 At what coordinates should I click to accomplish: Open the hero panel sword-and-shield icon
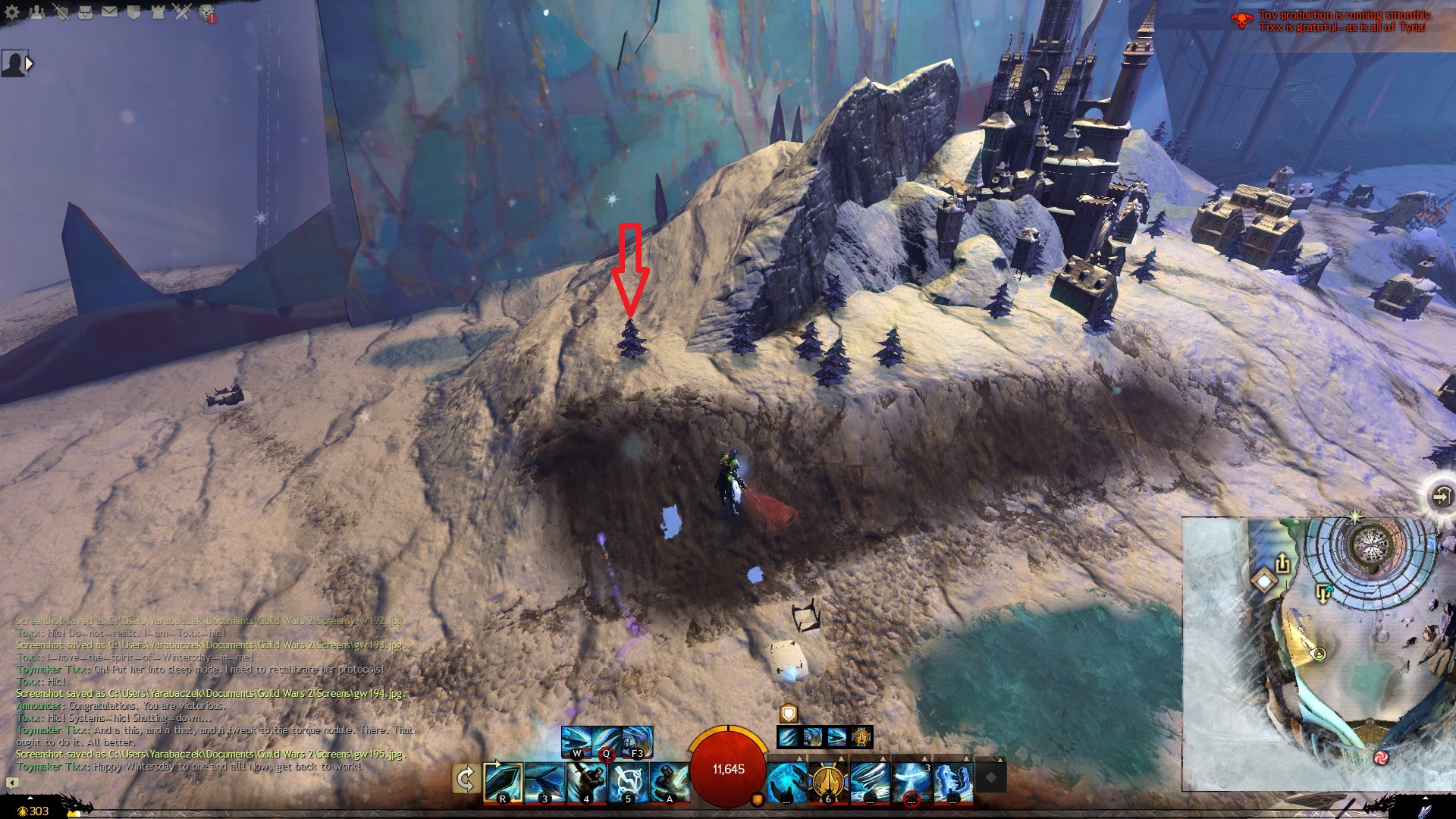[x=61, y=12]
